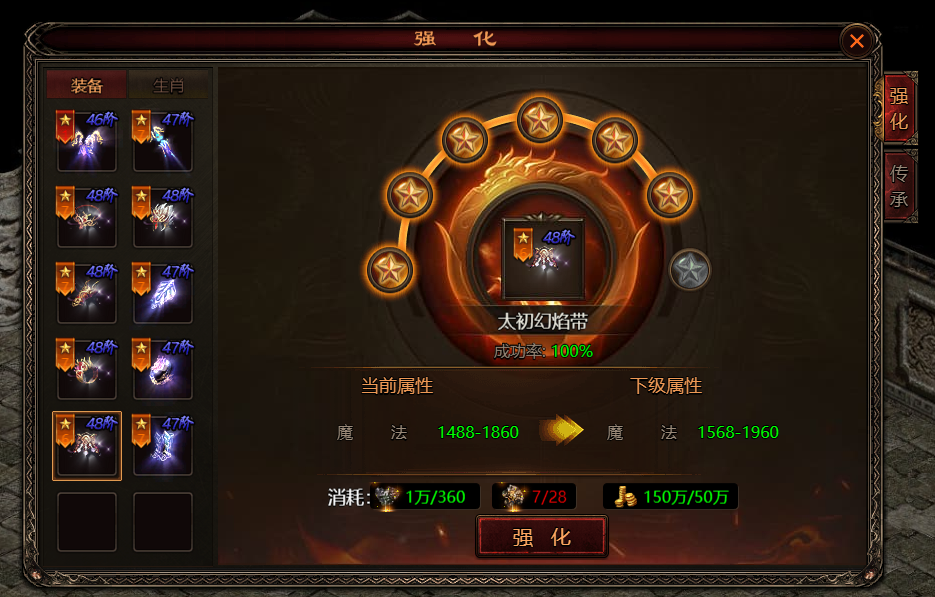Switch to the 生肖 zodiac tab

pyautogui.click(x=168, y=85)
